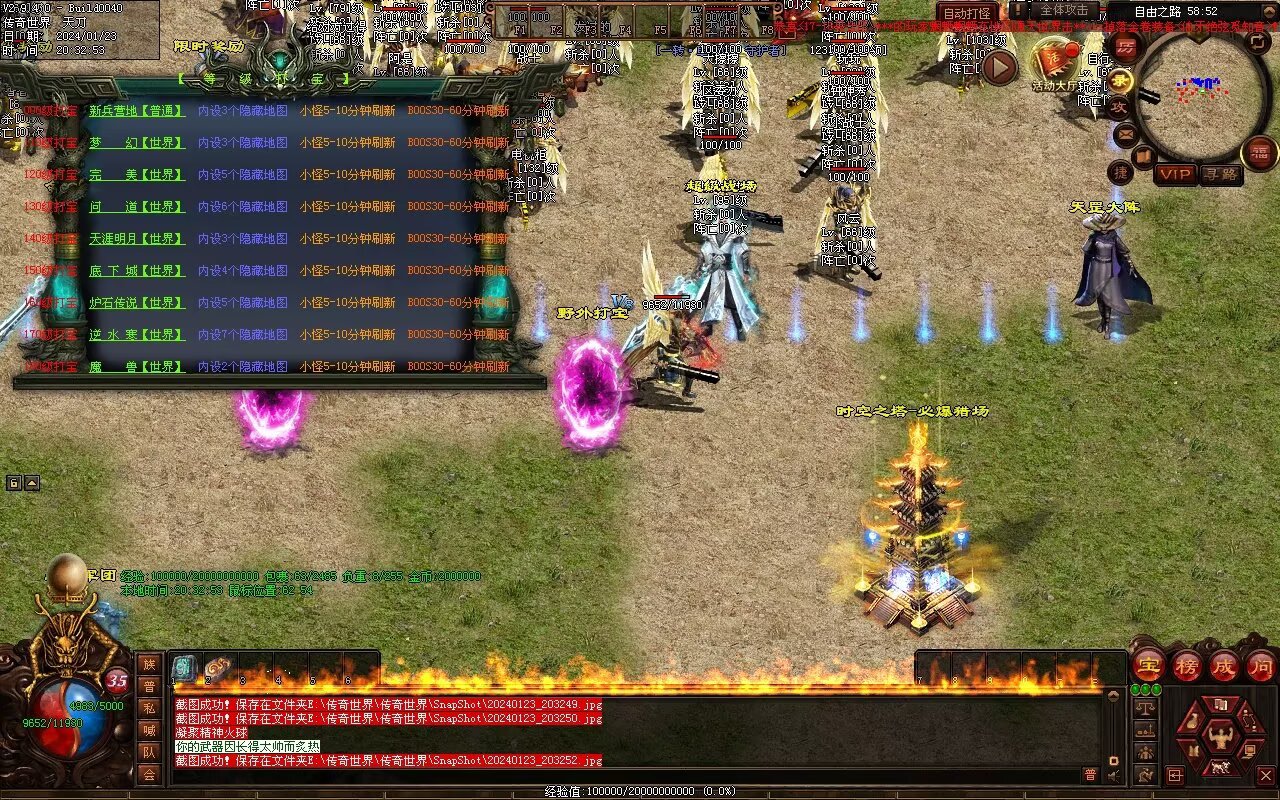Select 新兵营地【普通】 map entry
The height and width of the screenshot is (800, 1280).
point(137,112)
